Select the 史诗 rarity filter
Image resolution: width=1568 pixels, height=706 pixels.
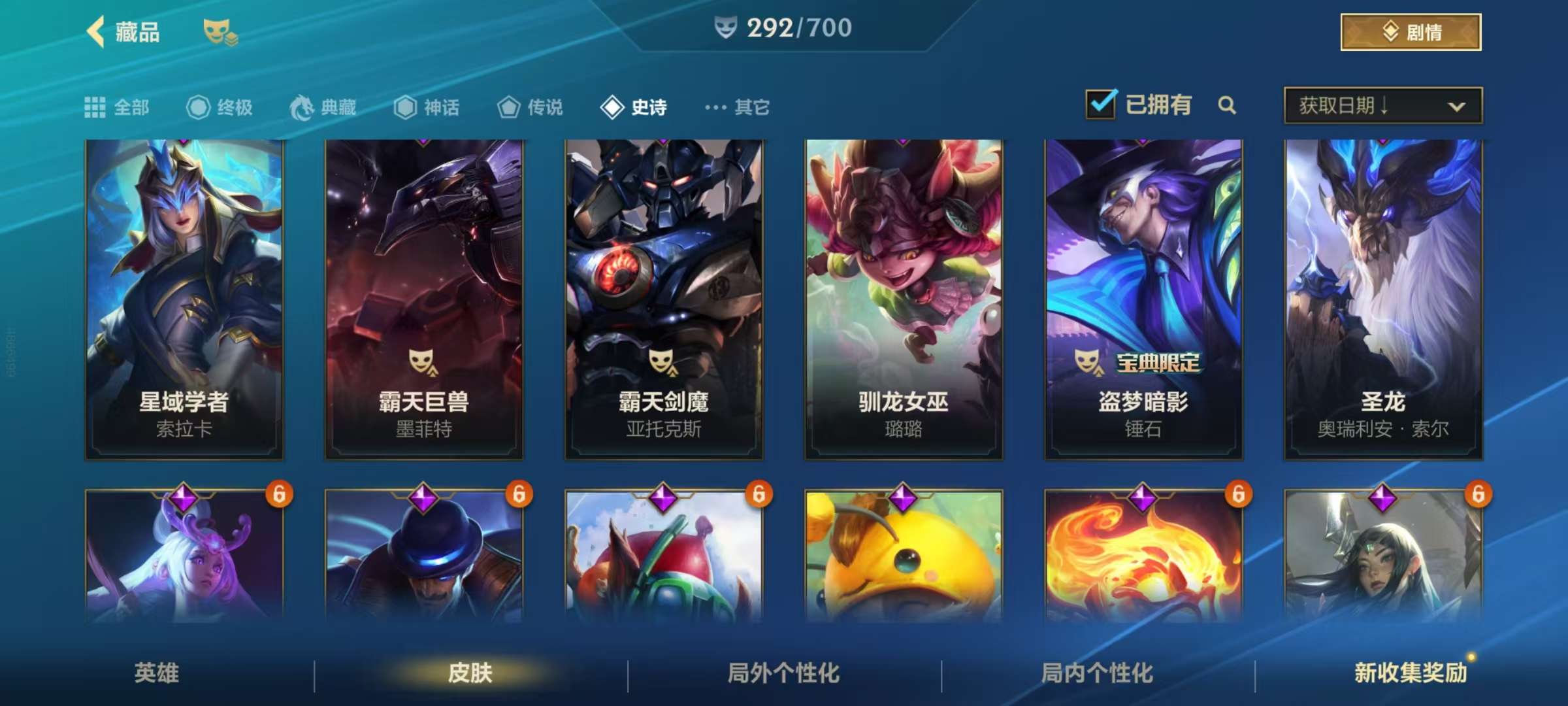coord(633,107)
